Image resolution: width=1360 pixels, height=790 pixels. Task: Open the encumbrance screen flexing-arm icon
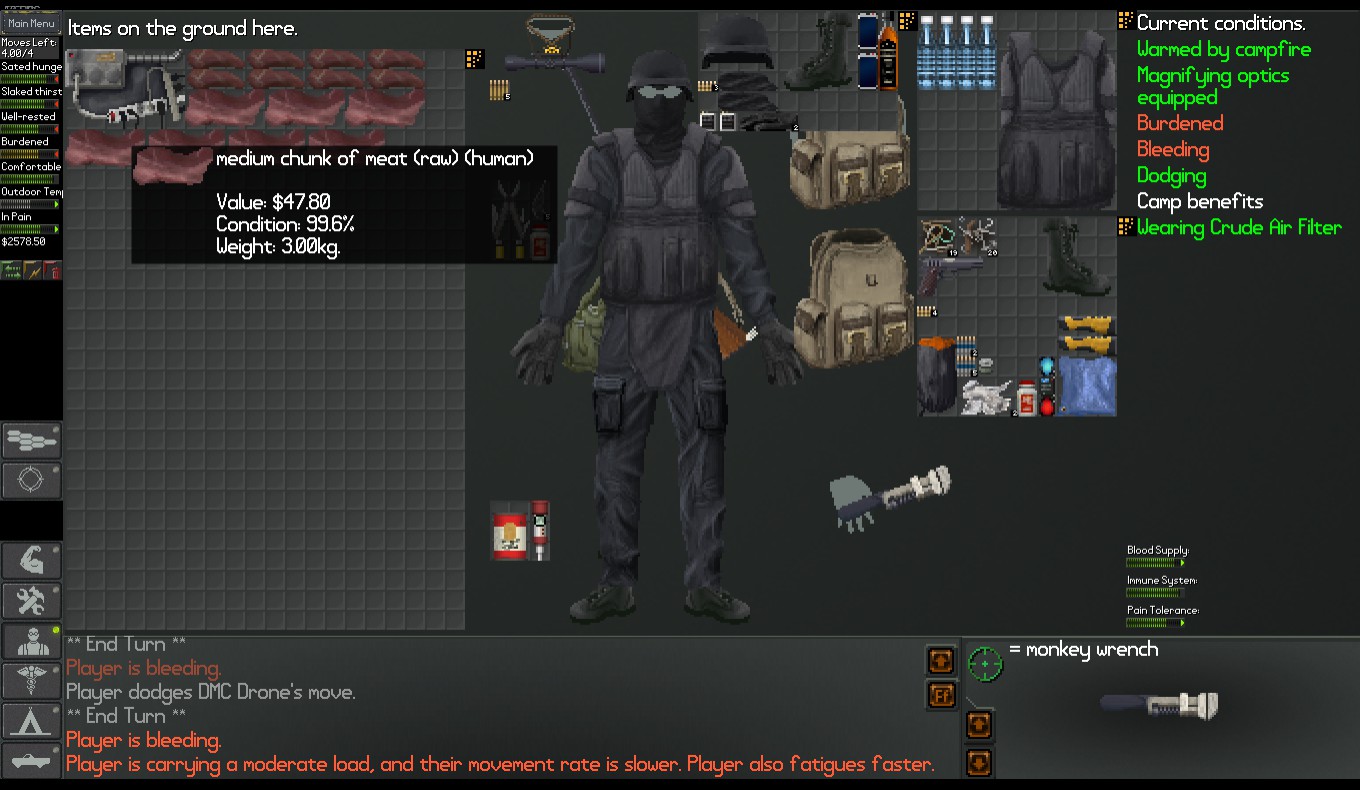(x=31, y=560)
